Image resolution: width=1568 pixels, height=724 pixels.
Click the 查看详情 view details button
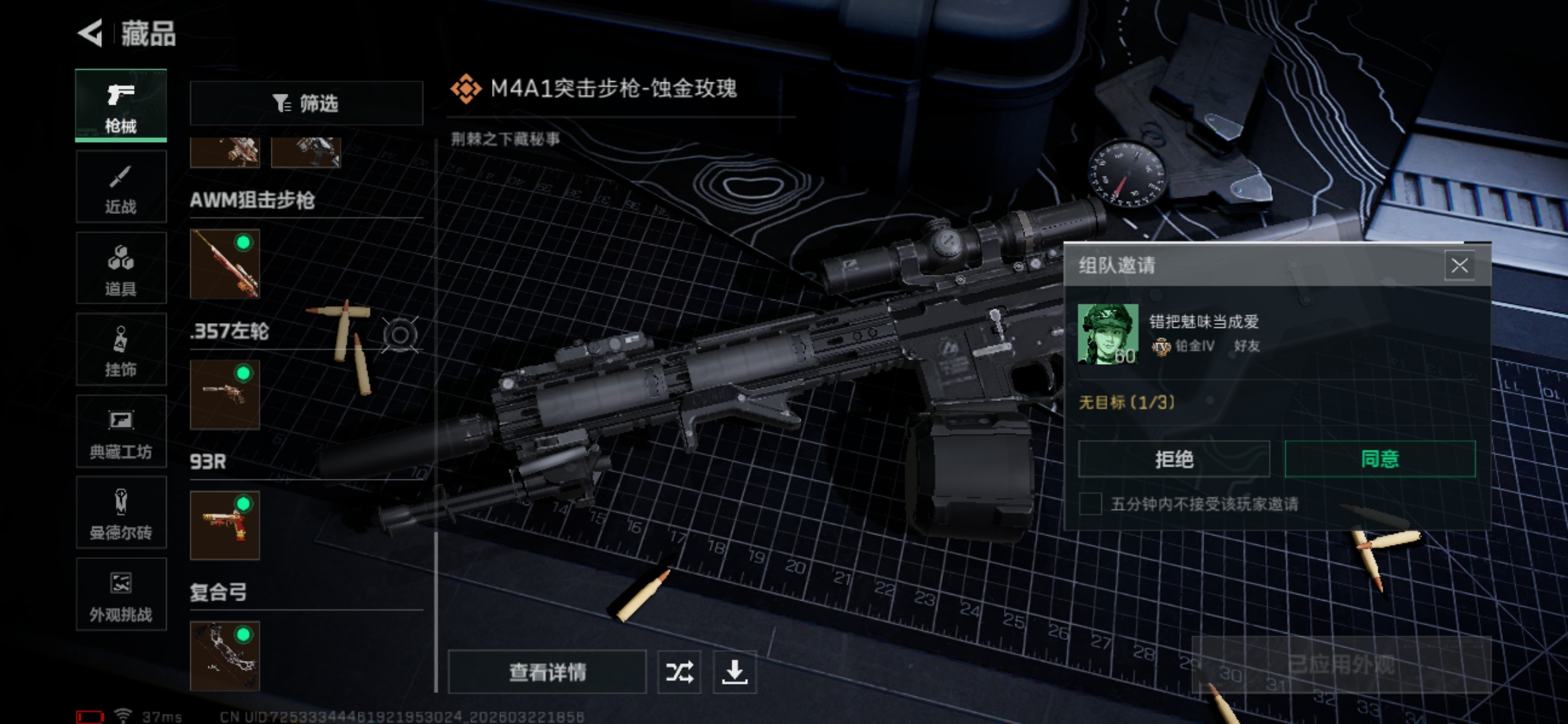pyautogui.click(x=547, y=672)
